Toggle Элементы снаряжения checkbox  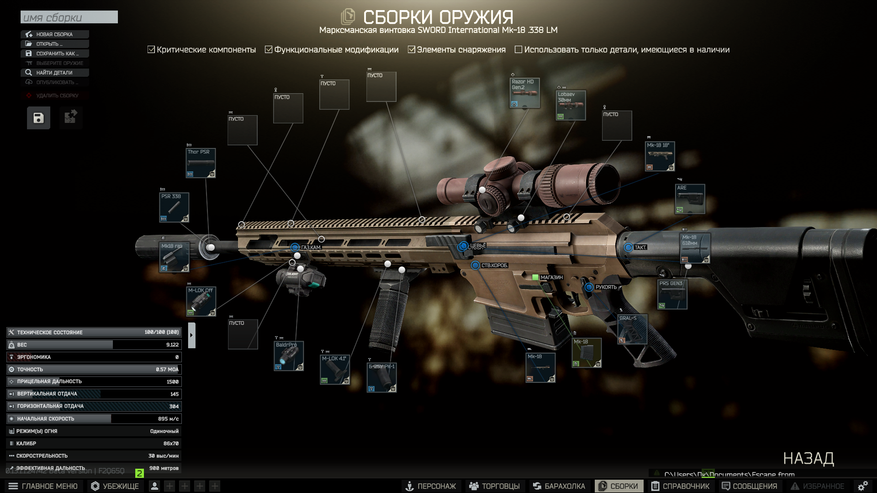(412, 49)
